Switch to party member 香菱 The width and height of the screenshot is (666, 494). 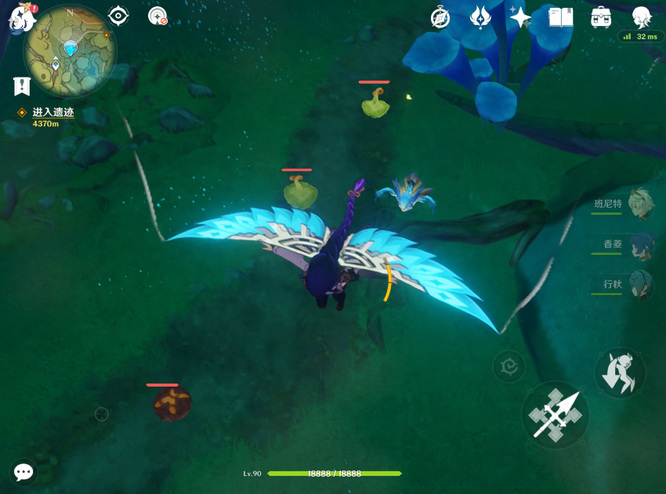[639, 244]
